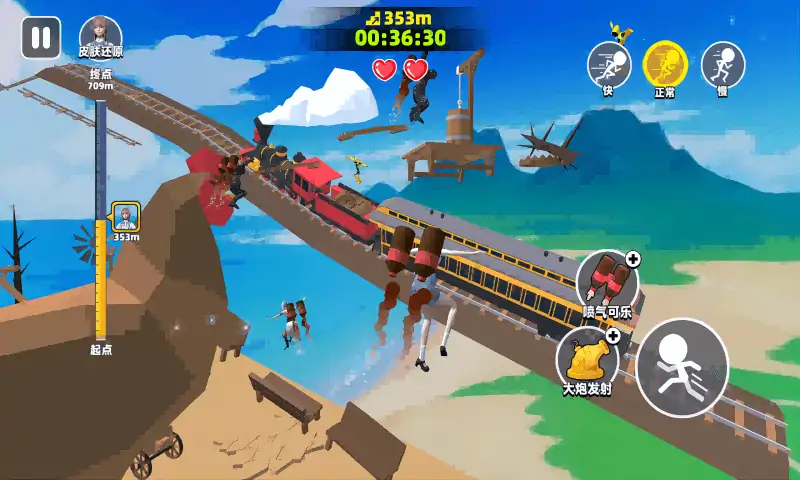
Task: Use the 大炮发射 cannon launch item
Action: coord(587,357)
